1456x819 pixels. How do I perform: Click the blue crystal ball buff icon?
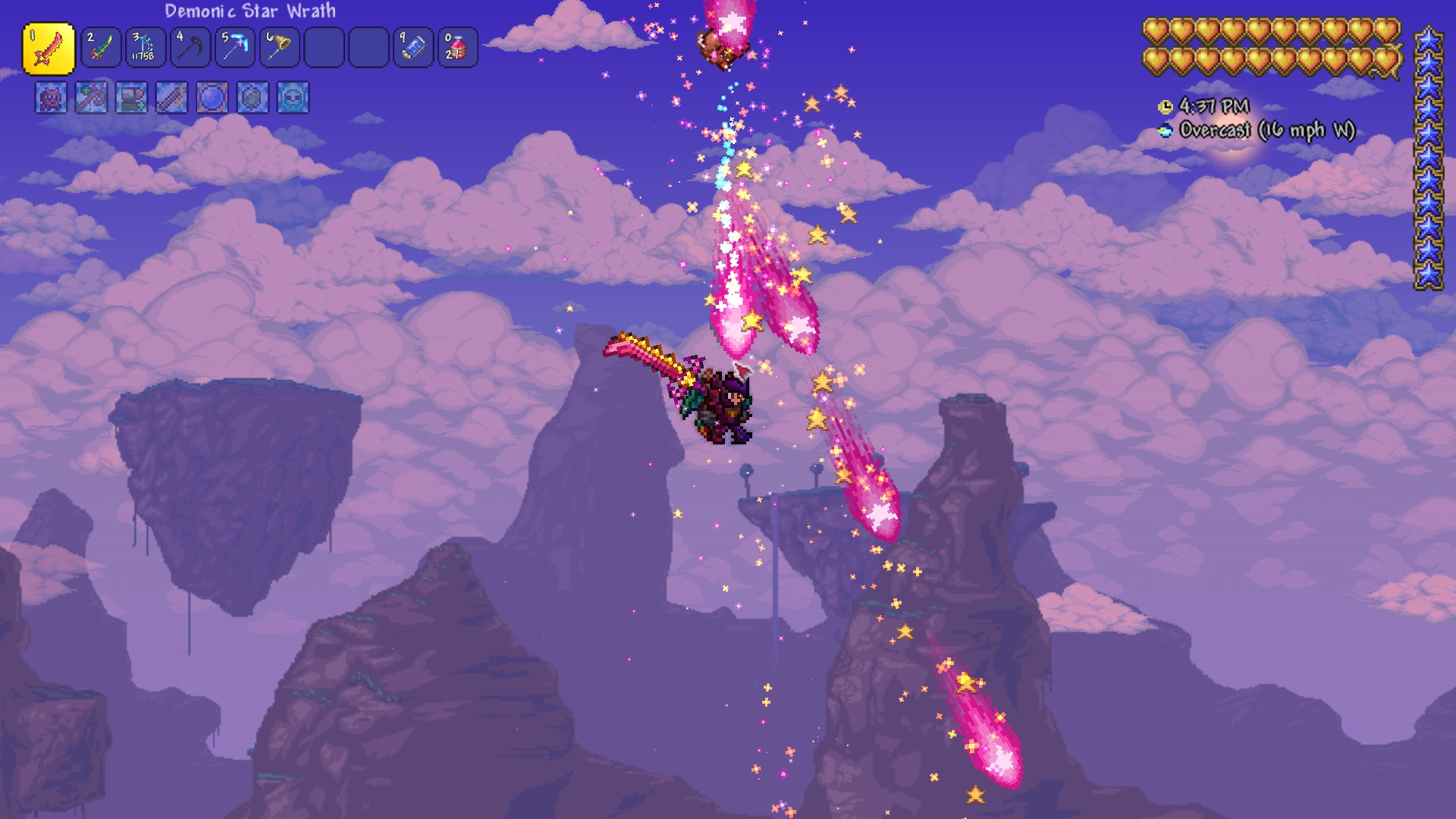pyautogui.click(x=212, y=98)
